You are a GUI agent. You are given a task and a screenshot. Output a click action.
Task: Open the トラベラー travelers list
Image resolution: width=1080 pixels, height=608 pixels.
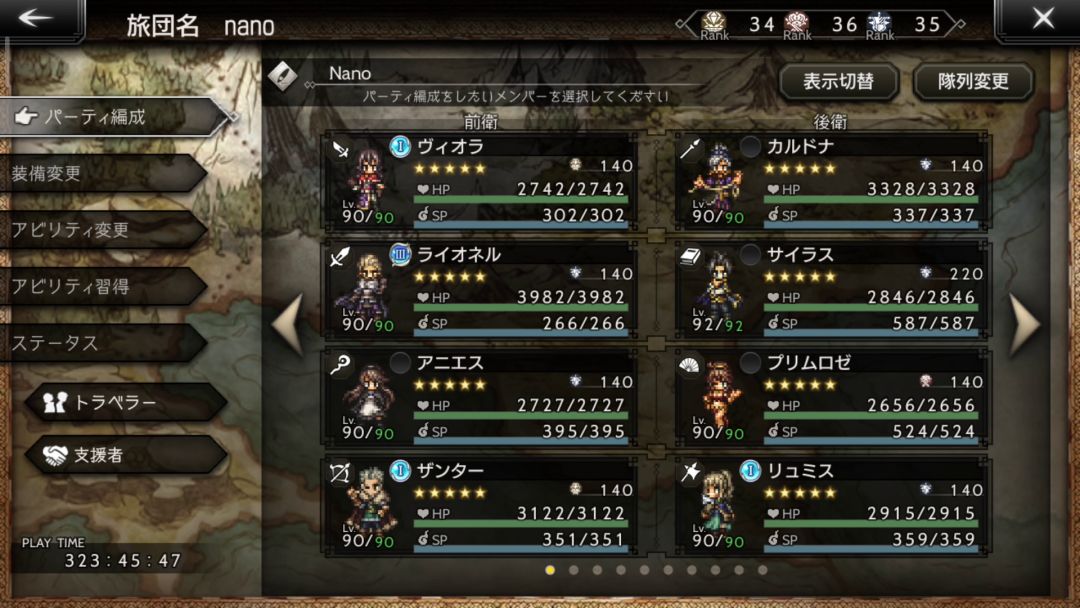tap(125, 402)
